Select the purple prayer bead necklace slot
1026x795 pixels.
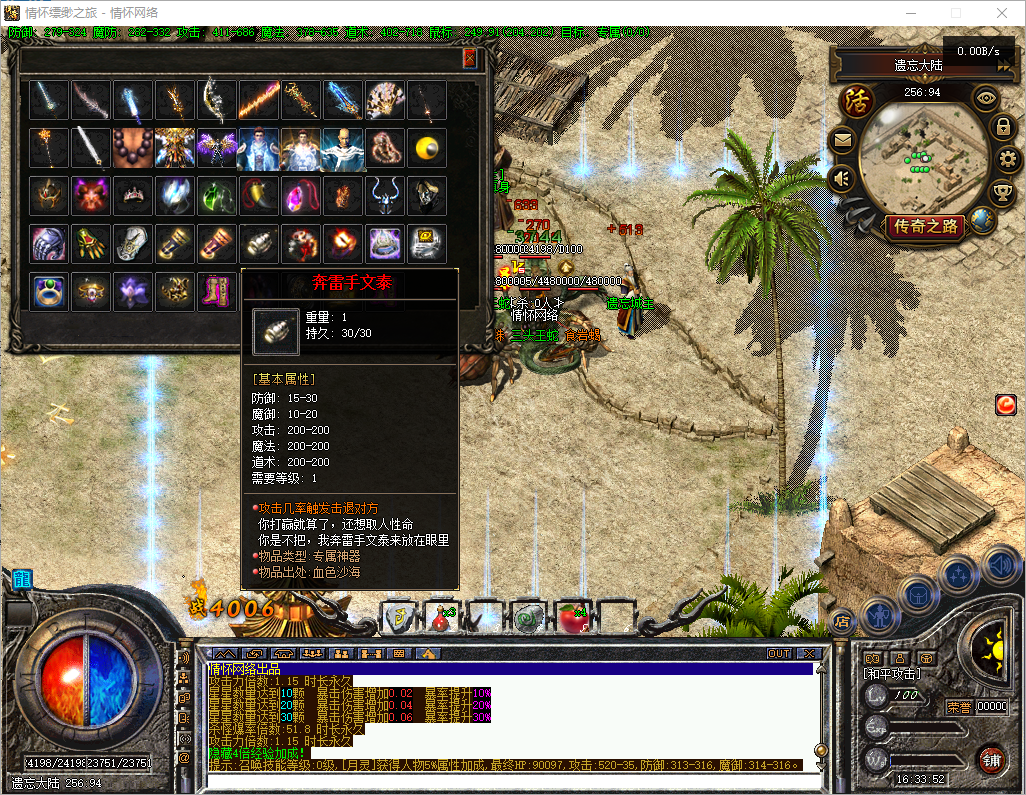pyautogui.click(x=132, y=148)
